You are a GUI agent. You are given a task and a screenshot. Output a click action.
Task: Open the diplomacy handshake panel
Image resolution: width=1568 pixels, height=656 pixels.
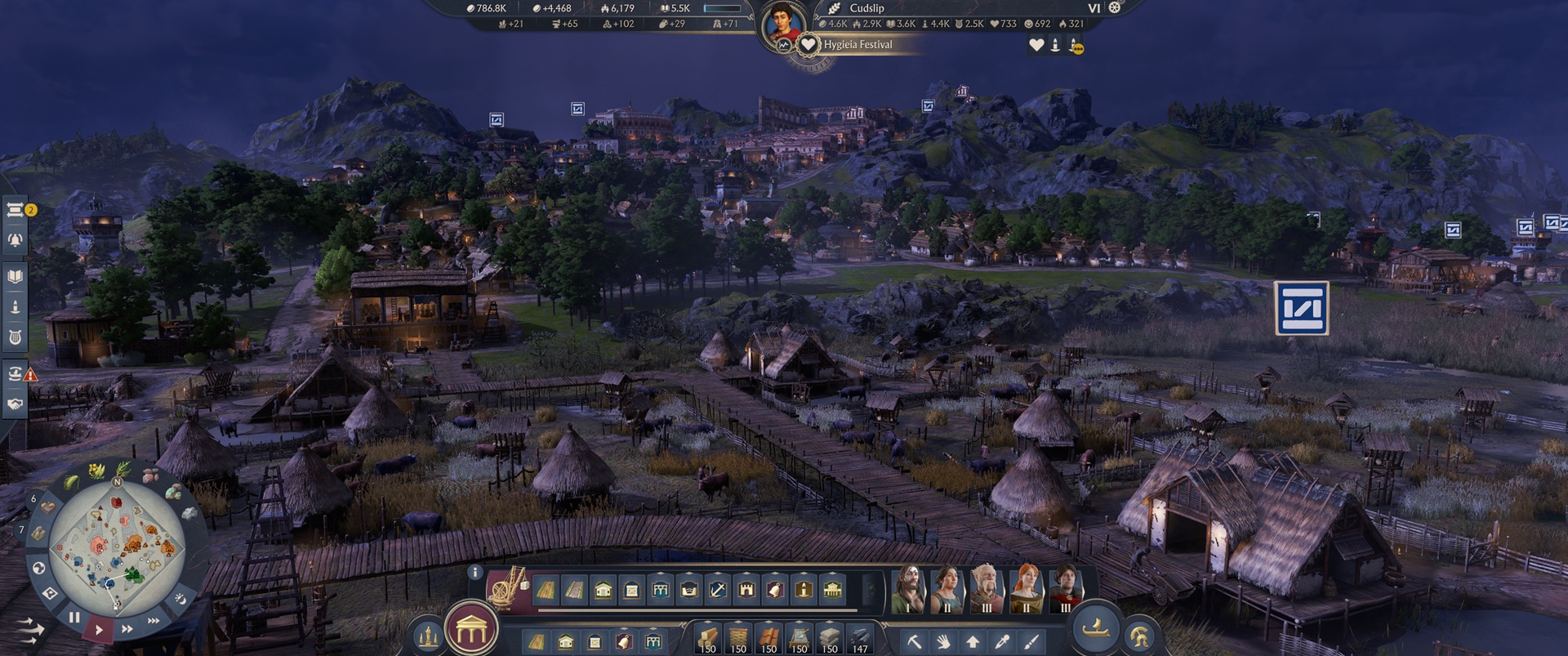15,401
